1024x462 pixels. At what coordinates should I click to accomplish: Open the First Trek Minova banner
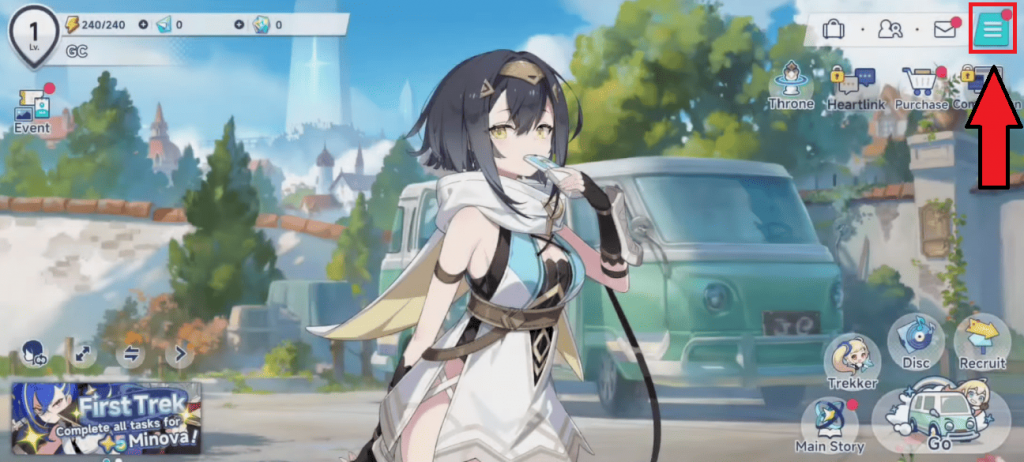click(106, 418)
